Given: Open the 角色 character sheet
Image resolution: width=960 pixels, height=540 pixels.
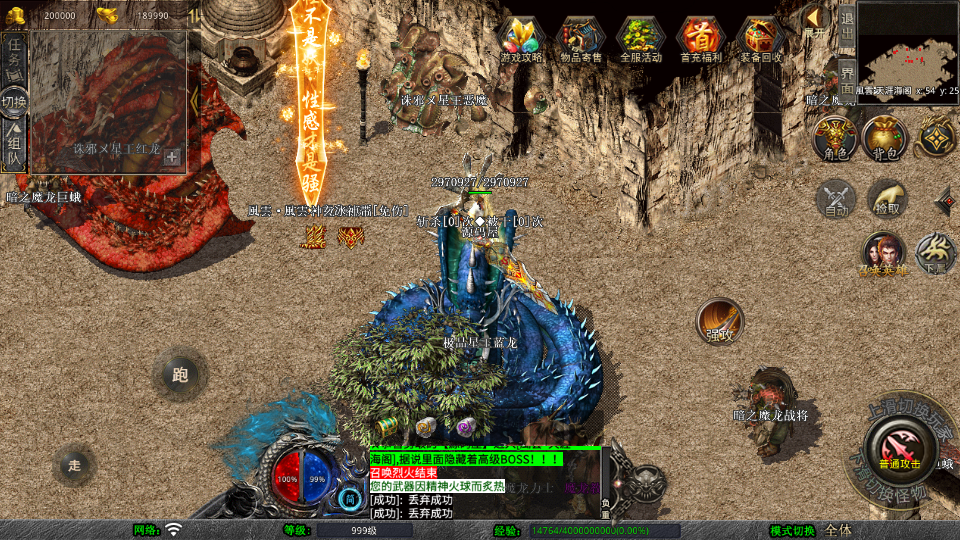Looking at the screenshot, I should (x=834, y=138).
